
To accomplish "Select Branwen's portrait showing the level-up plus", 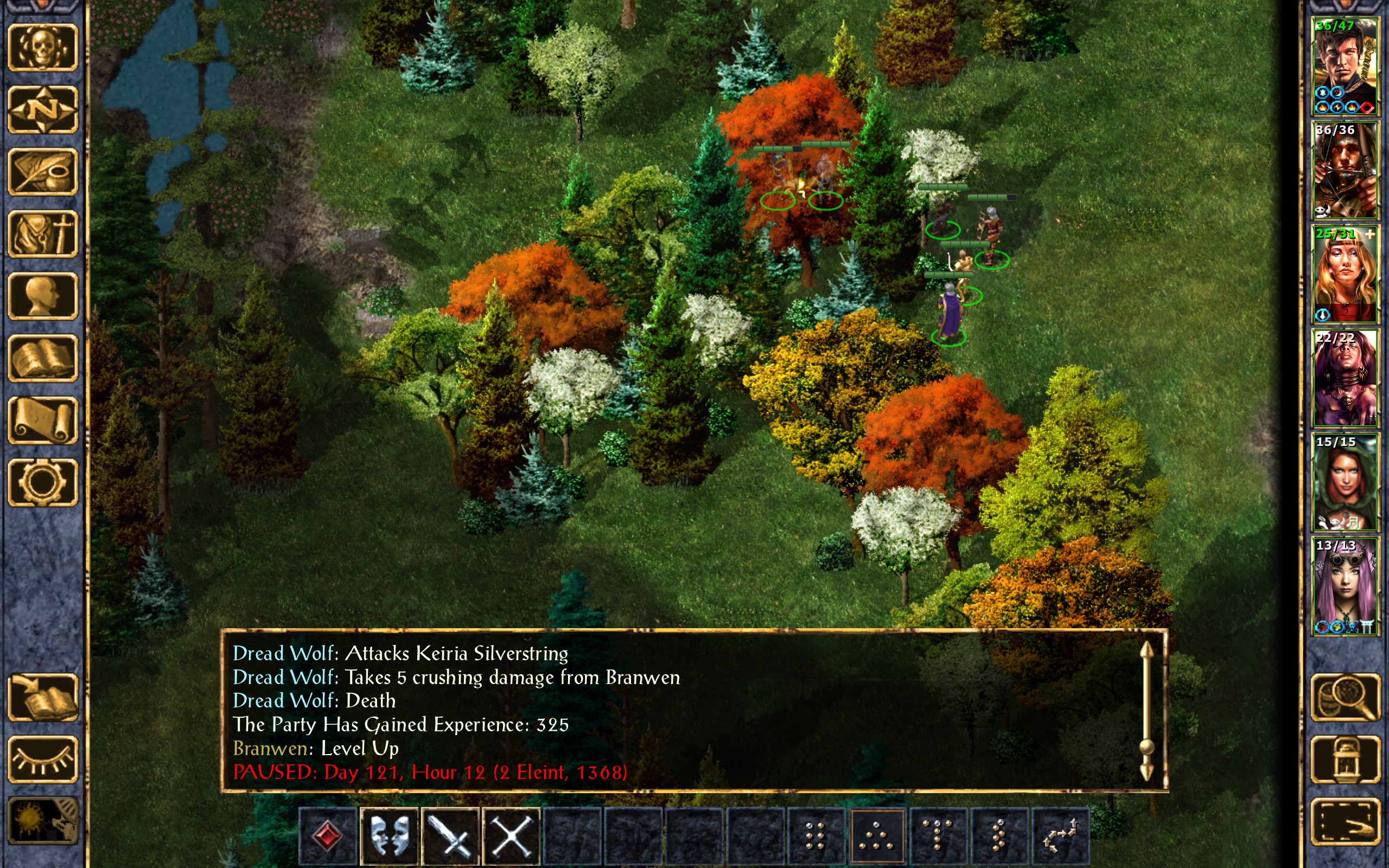I will 1345,274.
